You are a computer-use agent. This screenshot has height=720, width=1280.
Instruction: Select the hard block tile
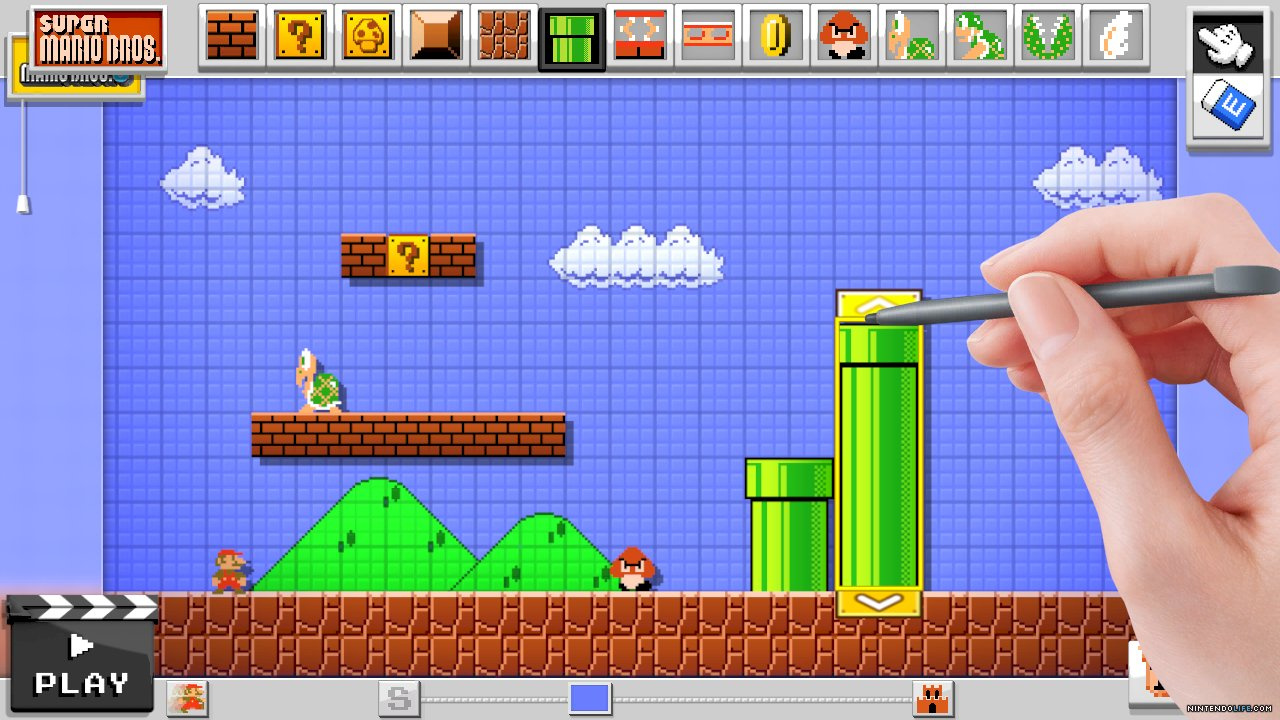[x=435, y=35]
